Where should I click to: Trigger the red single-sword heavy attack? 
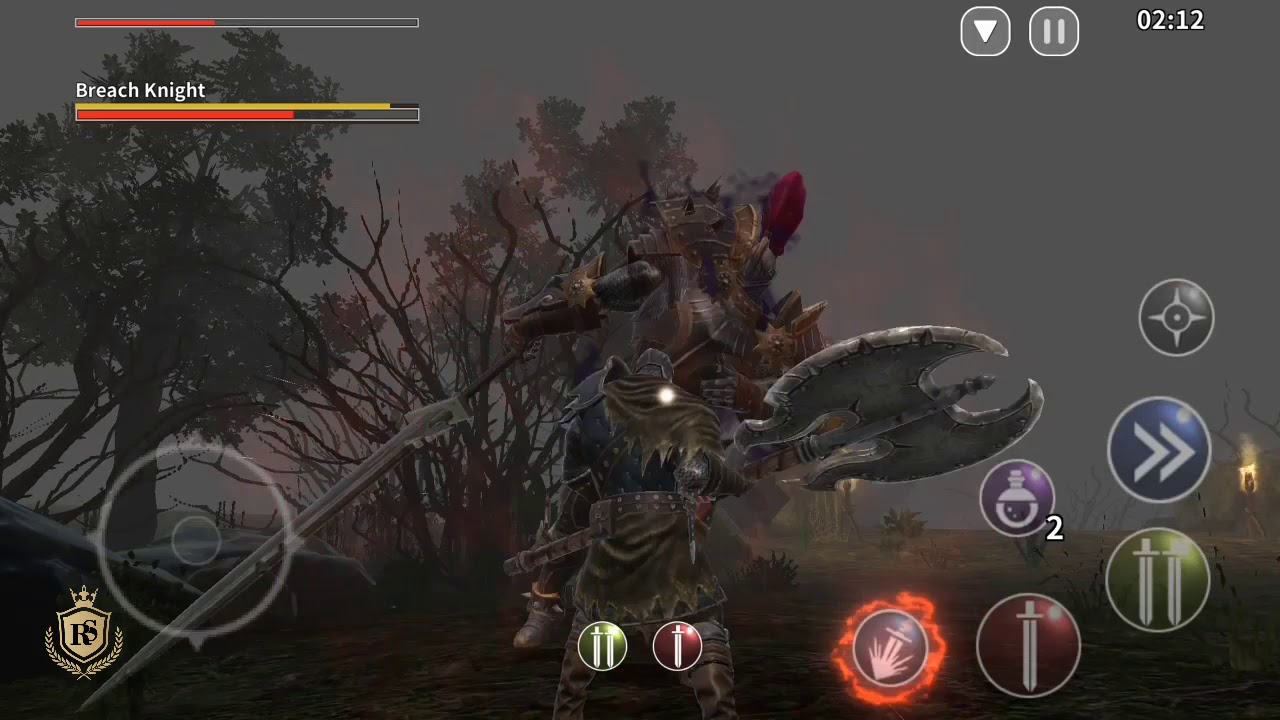click(1028, 647)
